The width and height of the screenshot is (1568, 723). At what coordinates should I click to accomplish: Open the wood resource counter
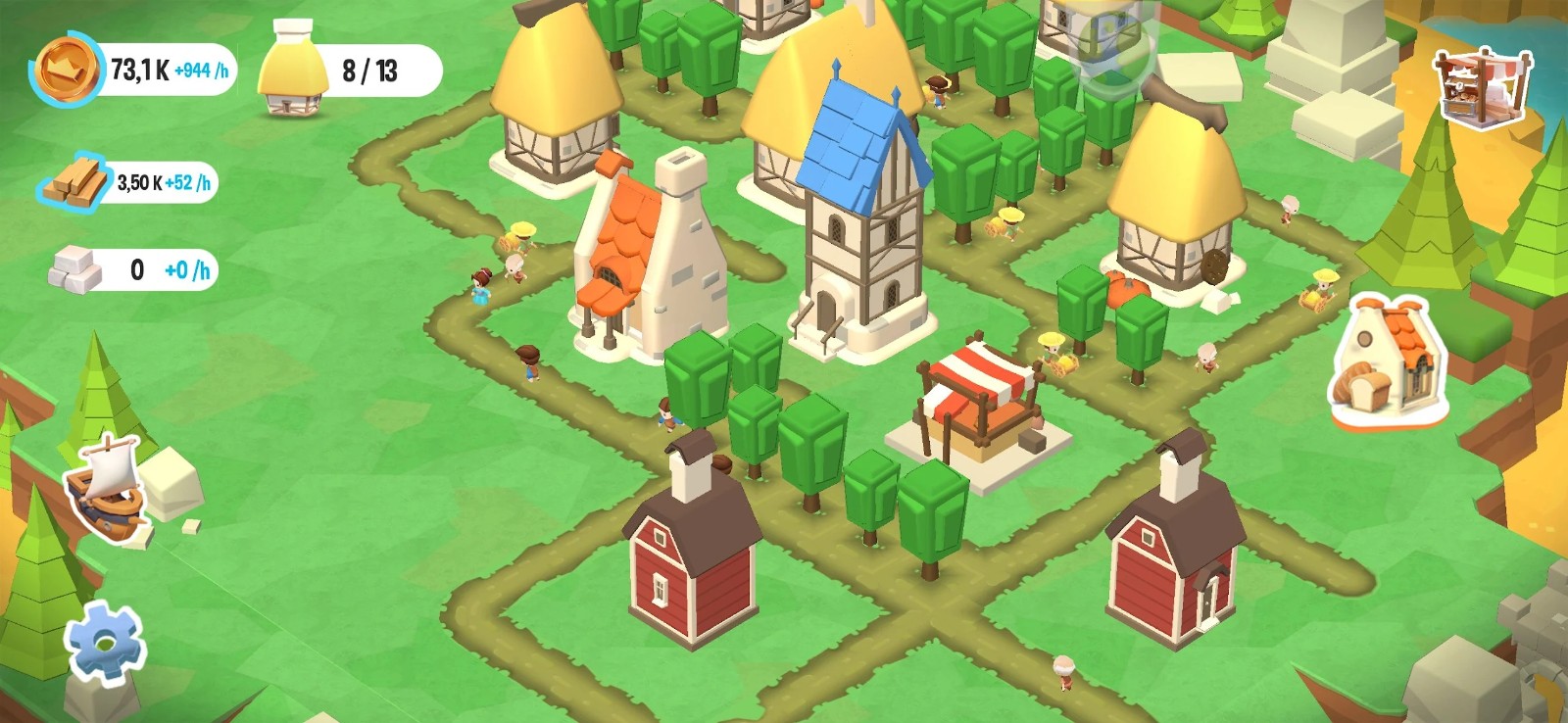click(x=128, y=182)
